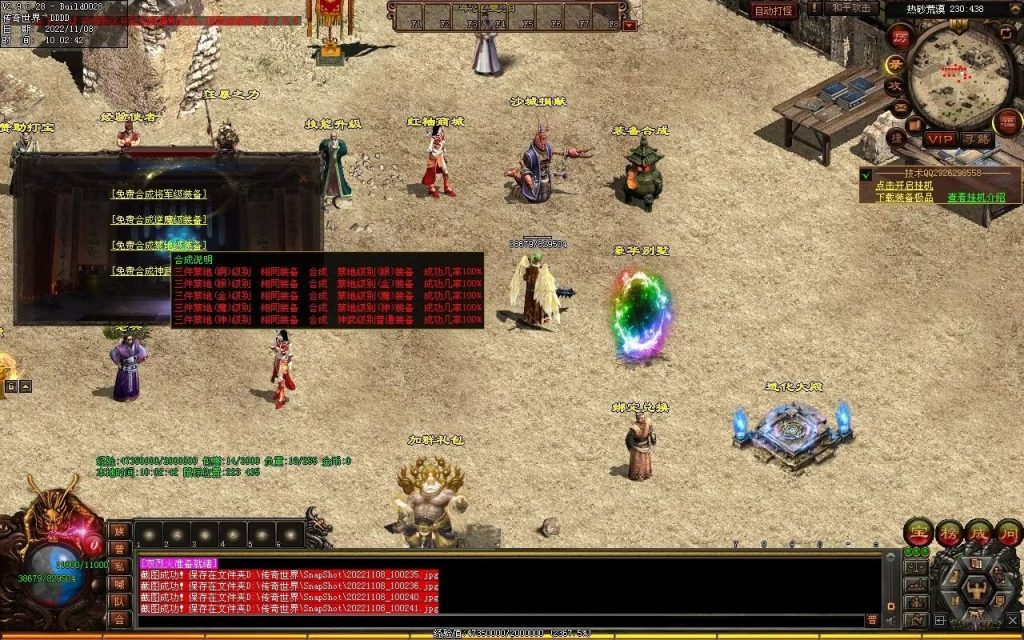1024x640 pixels.
Task: Click the 录 icon beside the minimap
Action: (895, 63)
